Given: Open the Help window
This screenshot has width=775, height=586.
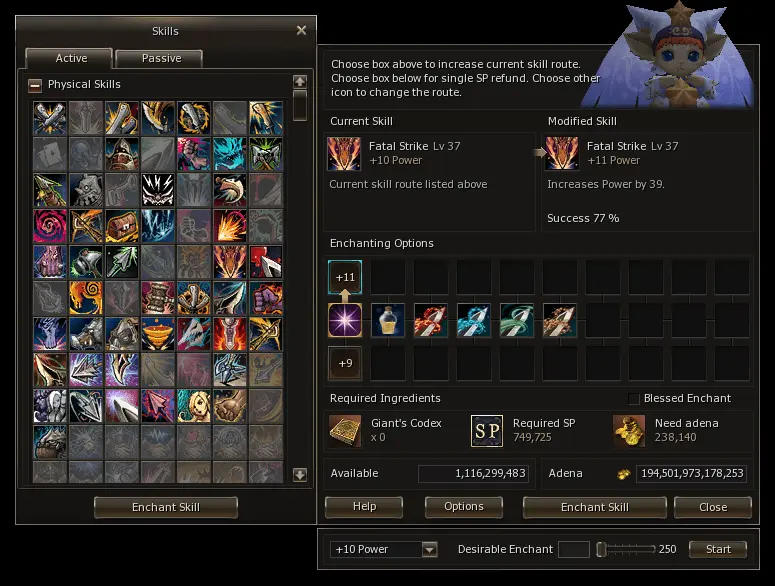Looking at the screenshot, I should (364, 507).
